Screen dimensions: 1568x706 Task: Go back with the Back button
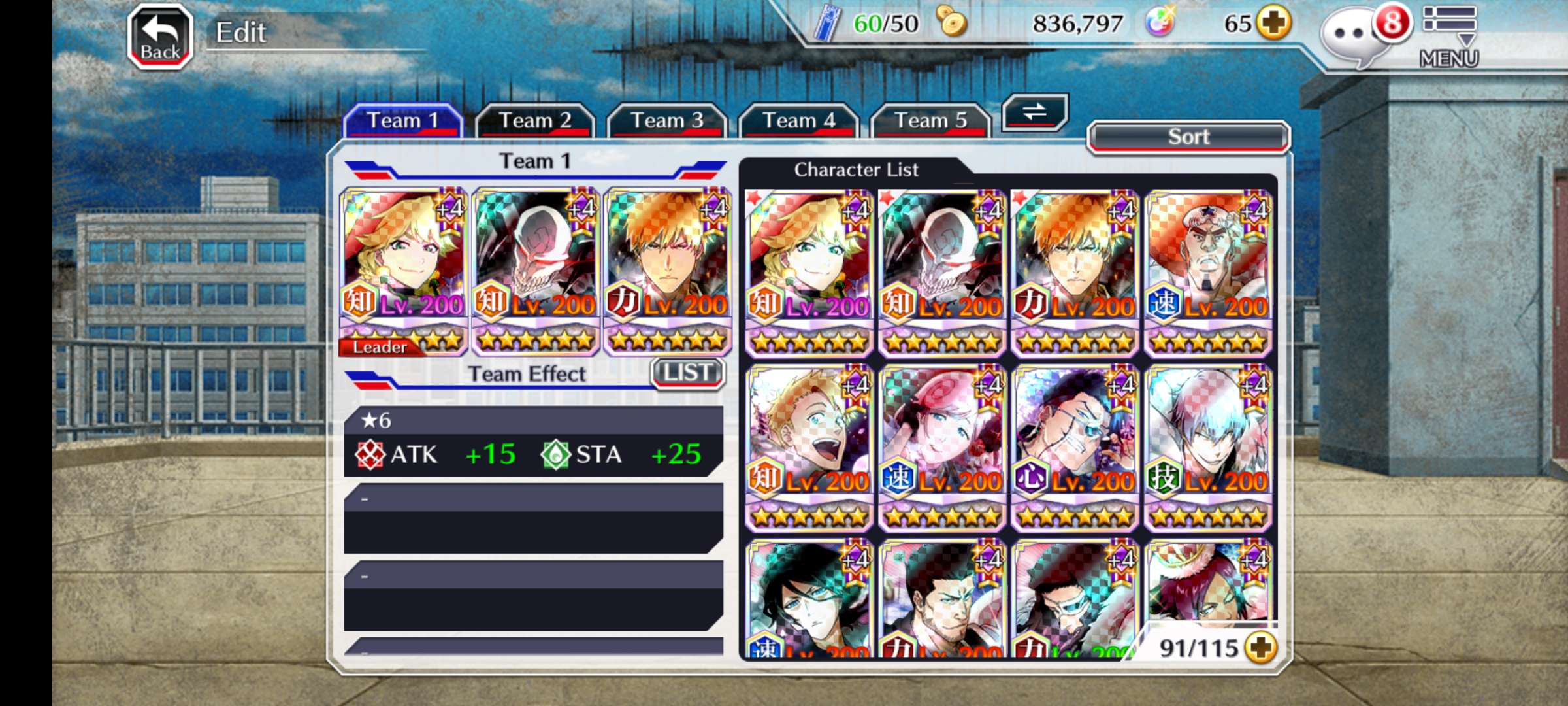pyautogui.click(x=160, y=37)
